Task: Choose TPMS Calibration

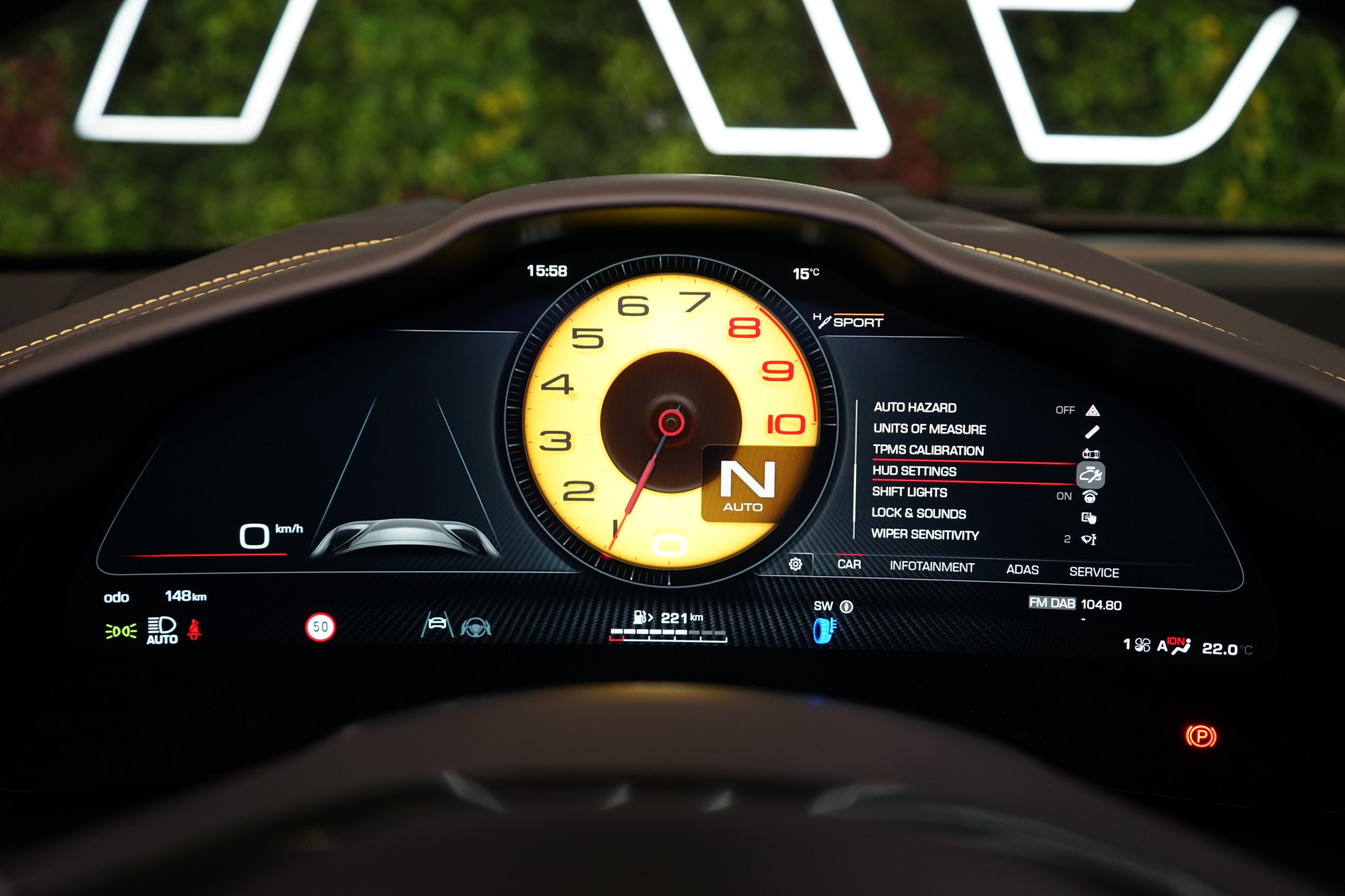Action: coord(928,450)
